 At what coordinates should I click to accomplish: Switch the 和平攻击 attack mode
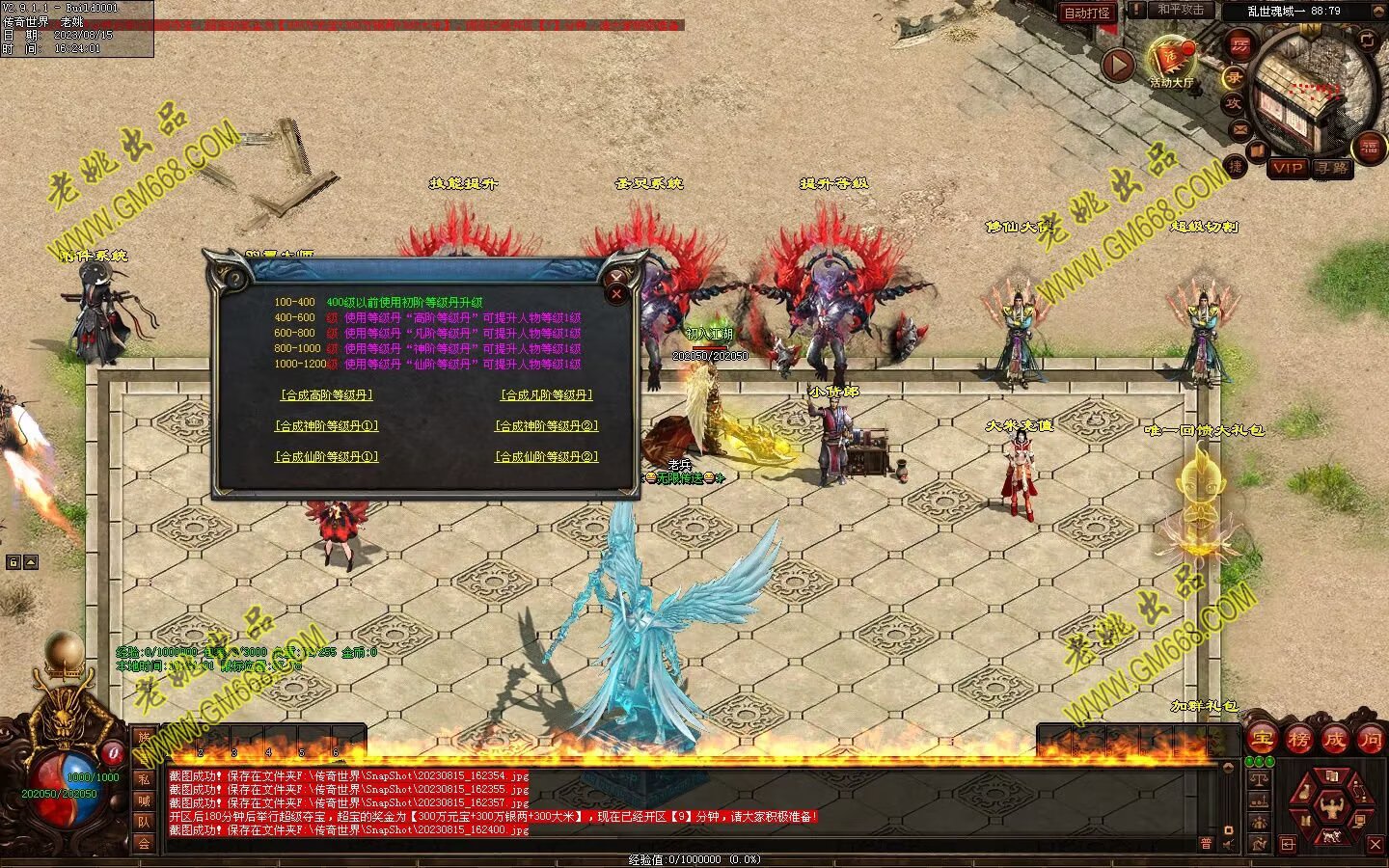point(1181,10)
